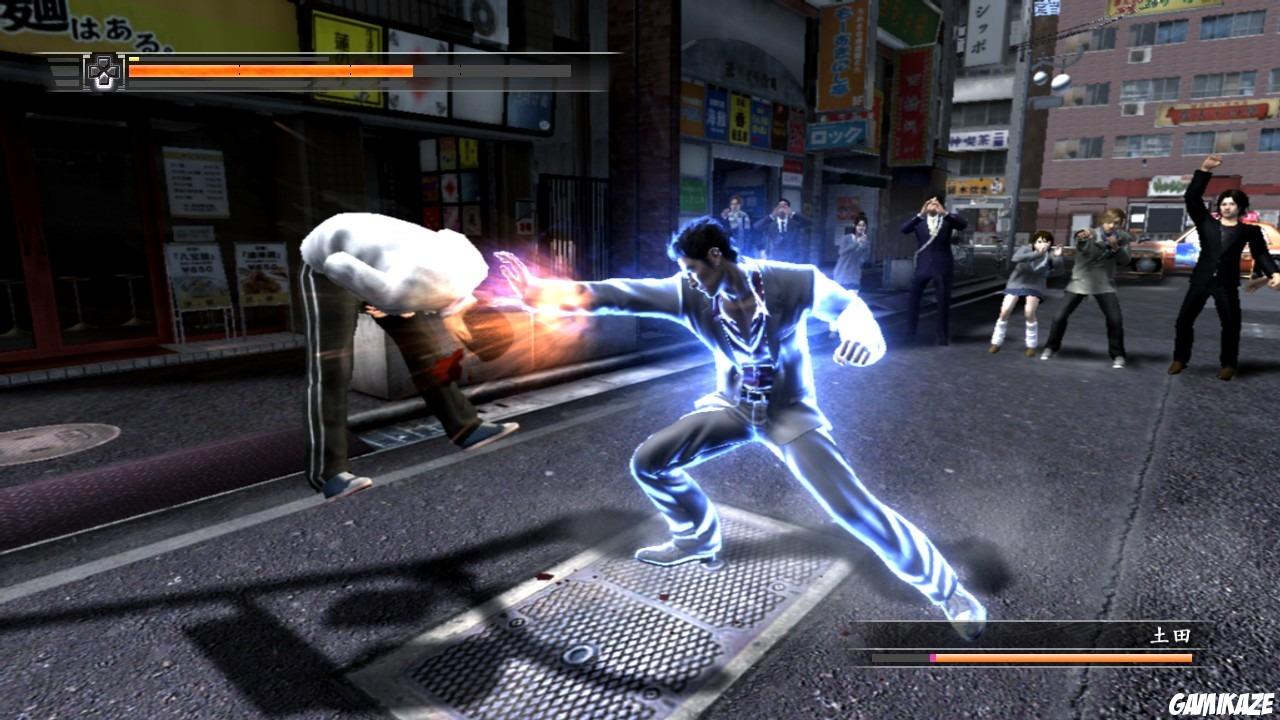1280x720 pixels.
Task: Click the magenta damage segment of the enemy bar
Action: click(x=932, y=657)
